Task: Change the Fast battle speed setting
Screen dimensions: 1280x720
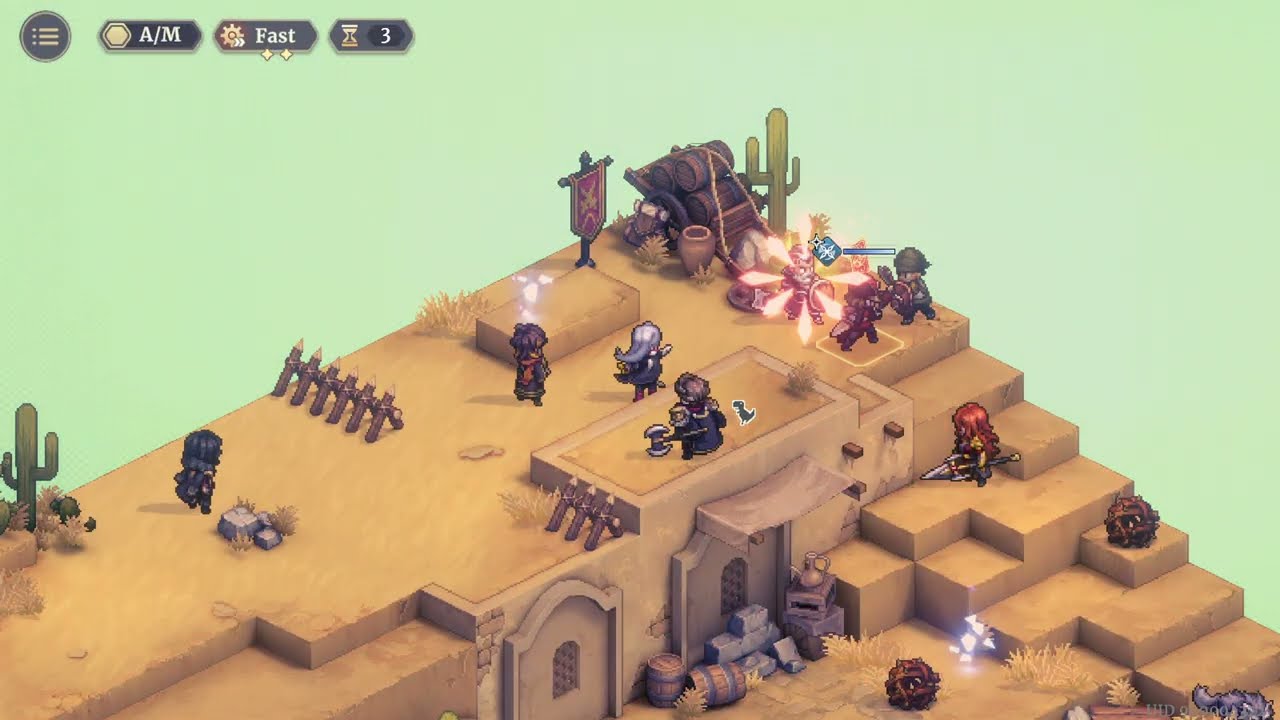Action: (265, 37)
